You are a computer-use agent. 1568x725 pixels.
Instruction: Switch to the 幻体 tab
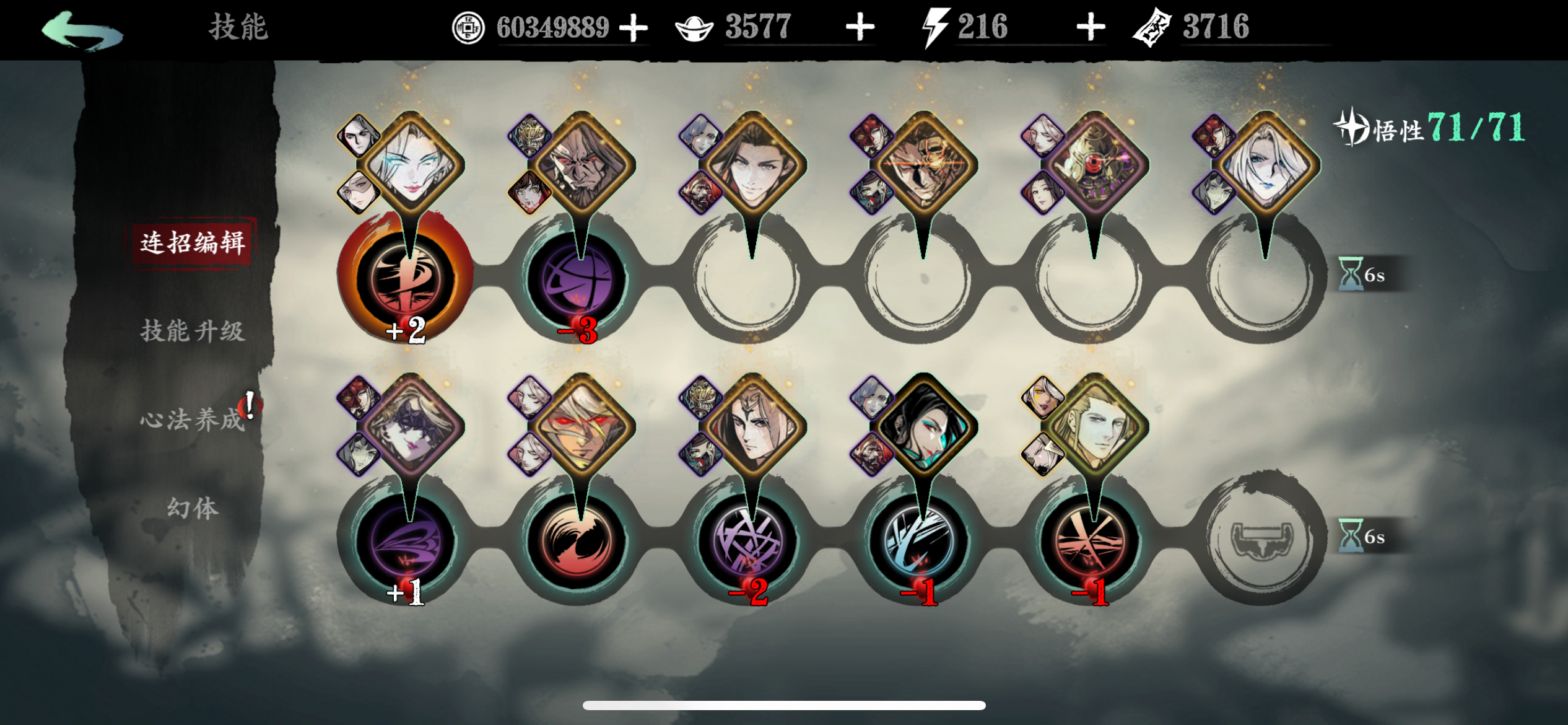(x=192, y=508)
